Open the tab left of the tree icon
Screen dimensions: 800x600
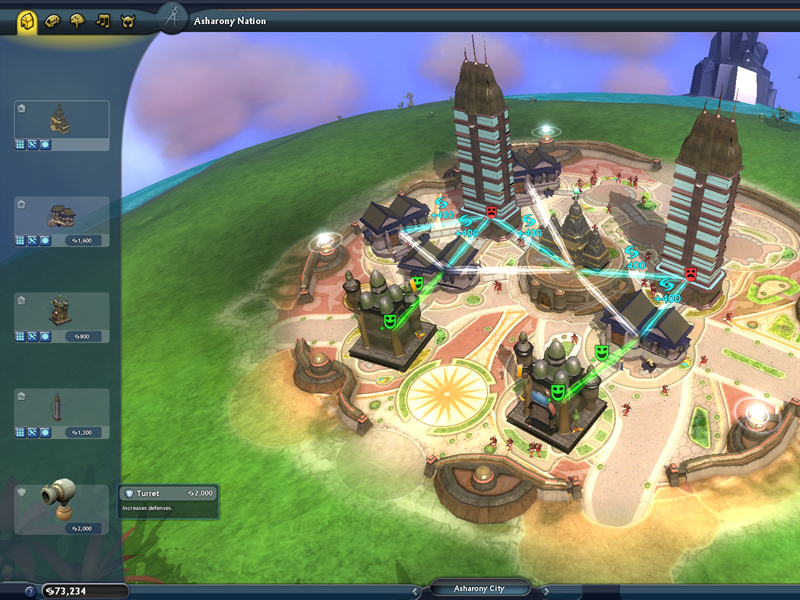(53, 20)
